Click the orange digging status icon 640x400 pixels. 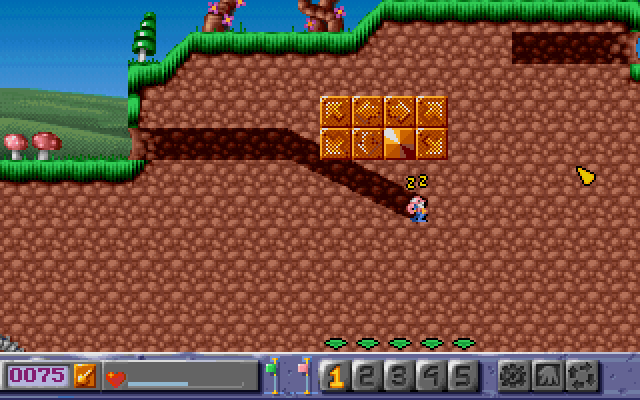click(85, 376)
